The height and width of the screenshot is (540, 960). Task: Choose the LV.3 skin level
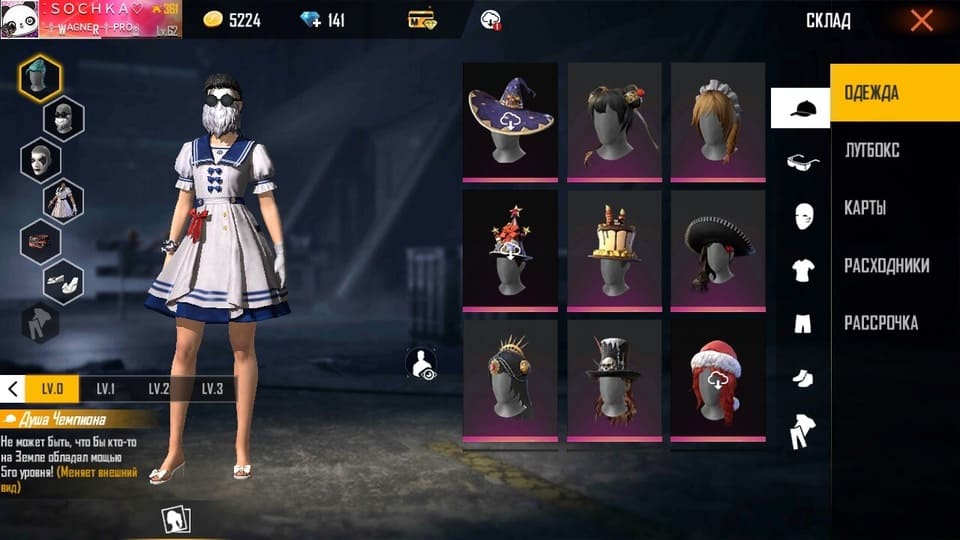(211, 389)
